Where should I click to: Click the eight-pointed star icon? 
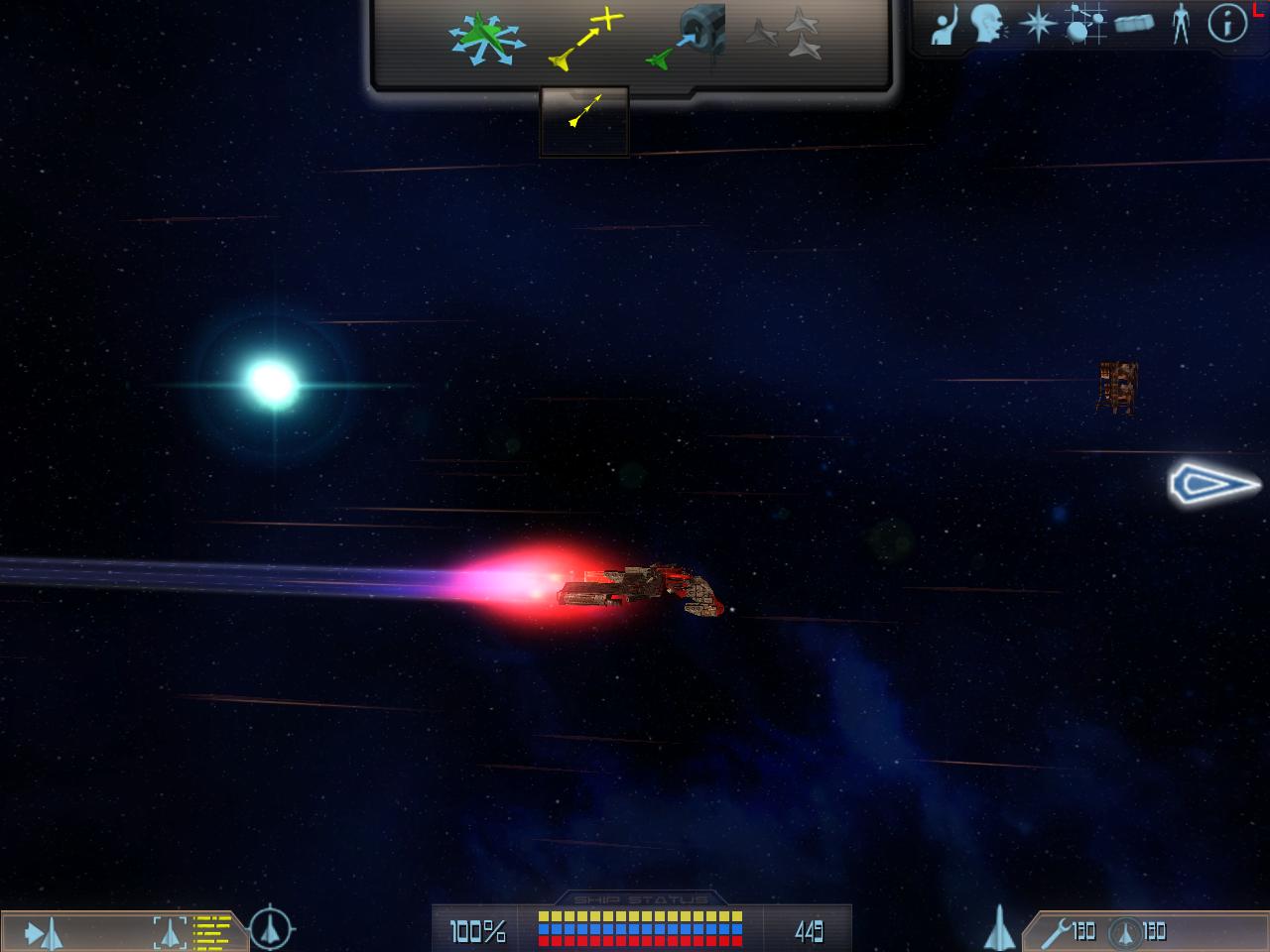pos(1037,24)
